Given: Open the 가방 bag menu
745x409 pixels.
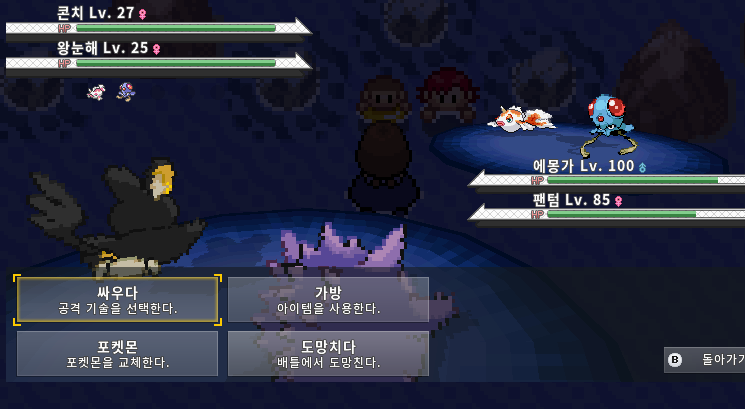Looking at the screenshot, I should coord(328,300).
